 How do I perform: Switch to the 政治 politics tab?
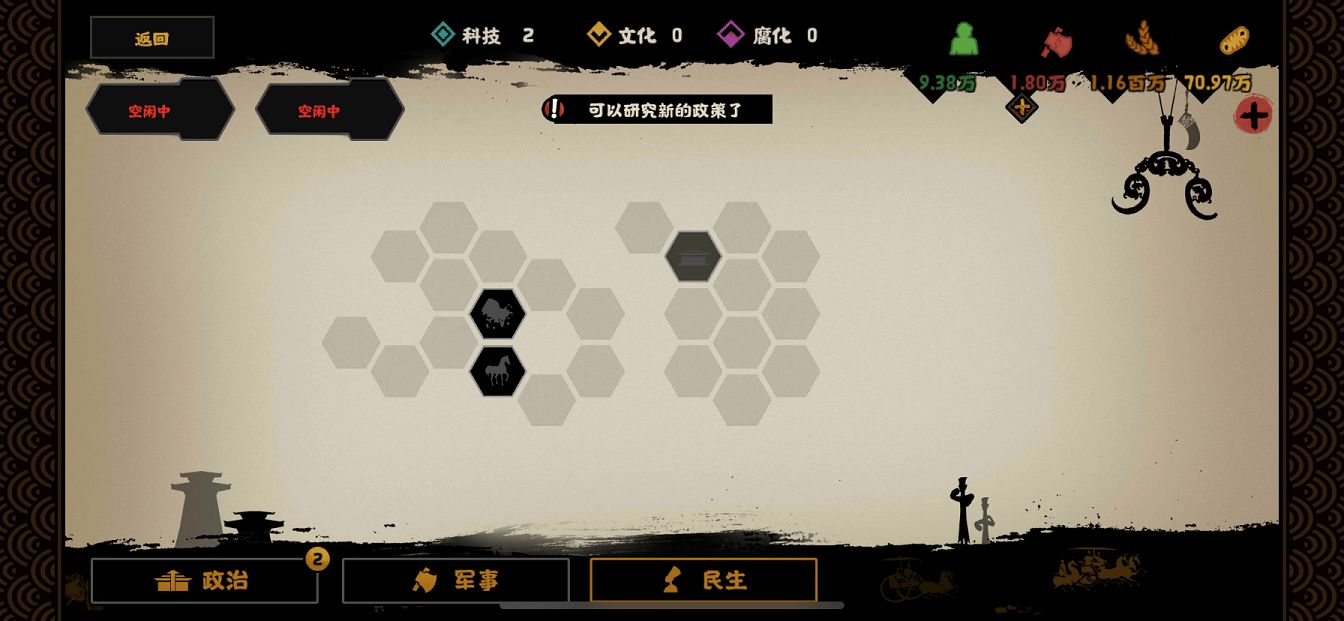(x=204, y=581)
